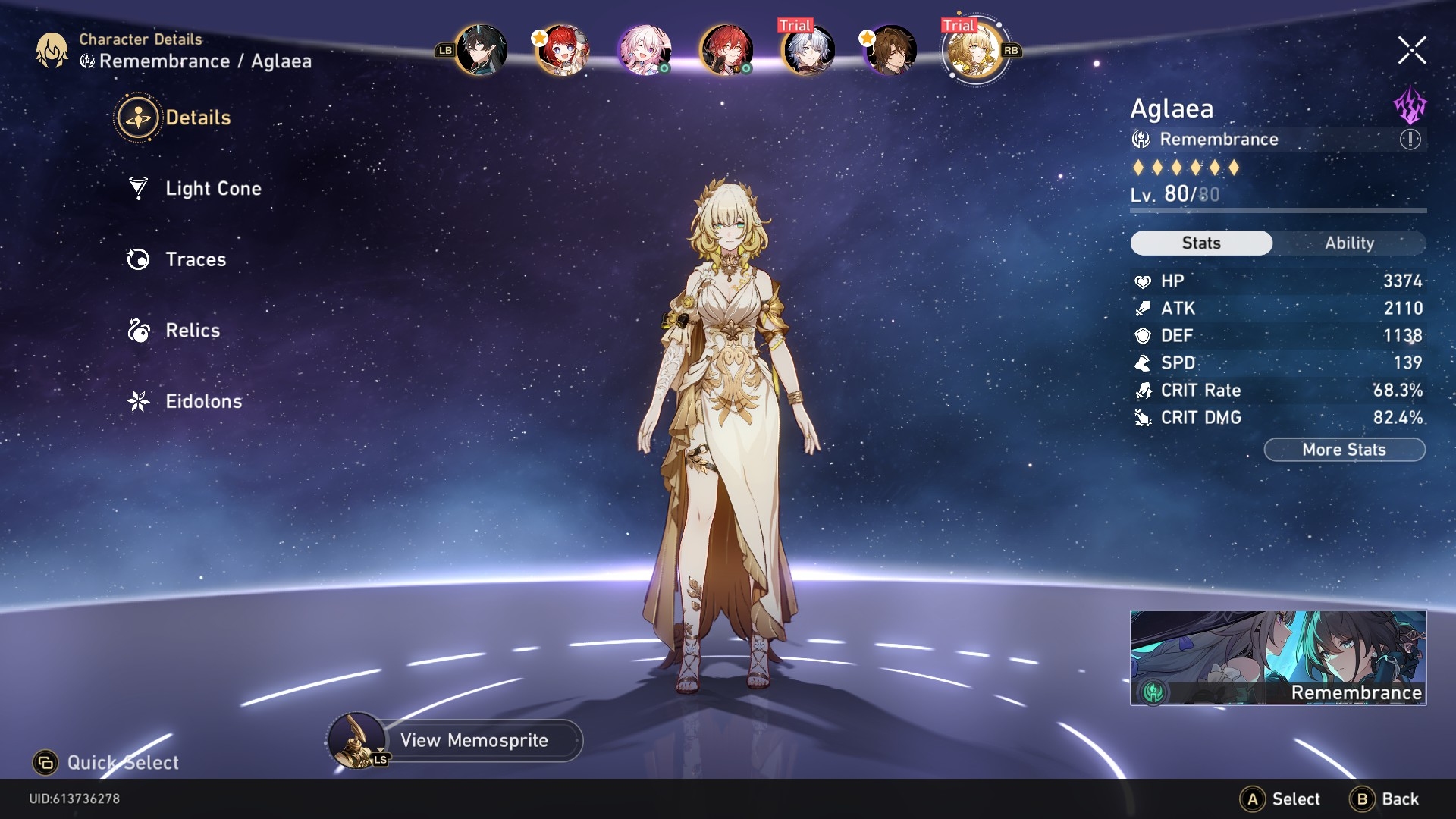Screen dimensions: 1456x819
Task: Open the Remembrance banner thumbnail
Action: point(1278,657)
